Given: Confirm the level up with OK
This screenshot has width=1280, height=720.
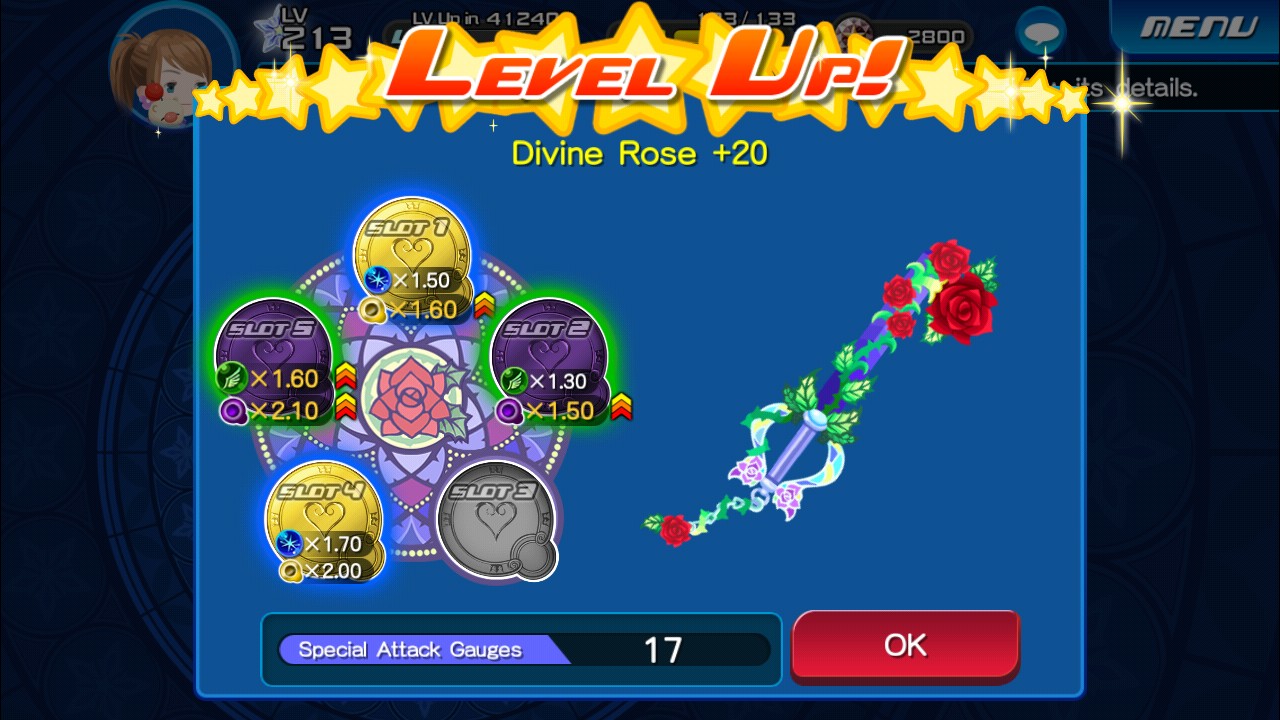Looking at the screenshot, I should pyautogui.click(x=905, y=645).
